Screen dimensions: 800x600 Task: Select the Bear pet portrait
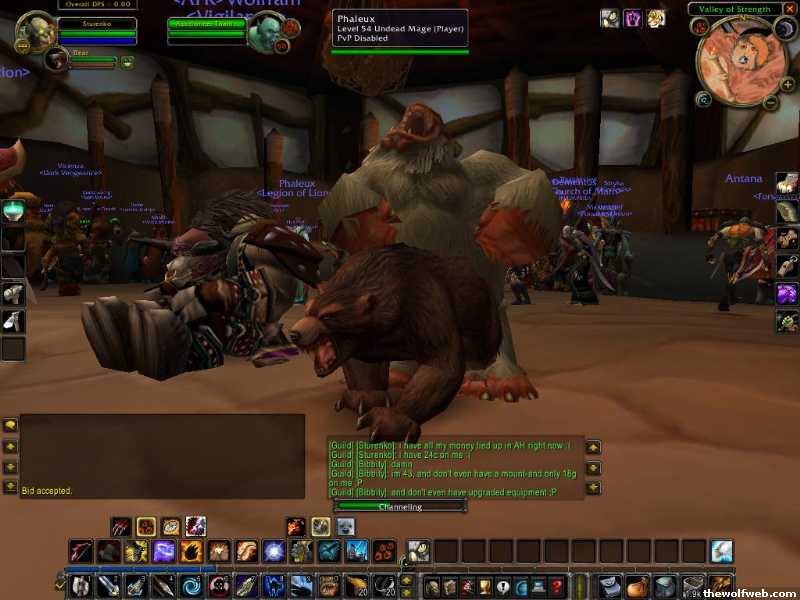[x=57, y=61]
